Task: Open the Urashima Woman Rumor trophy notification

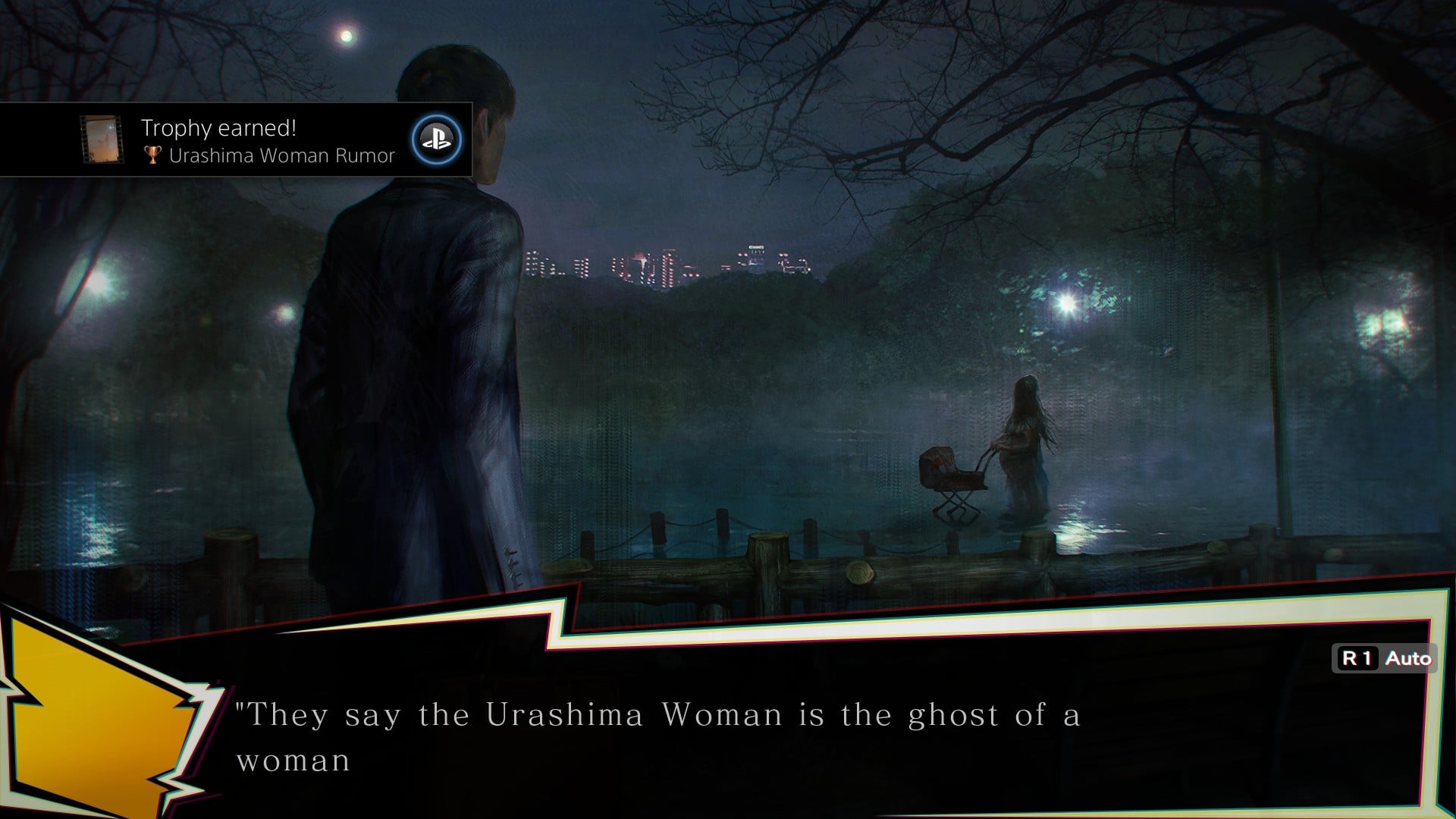Action: pos(268,141)
